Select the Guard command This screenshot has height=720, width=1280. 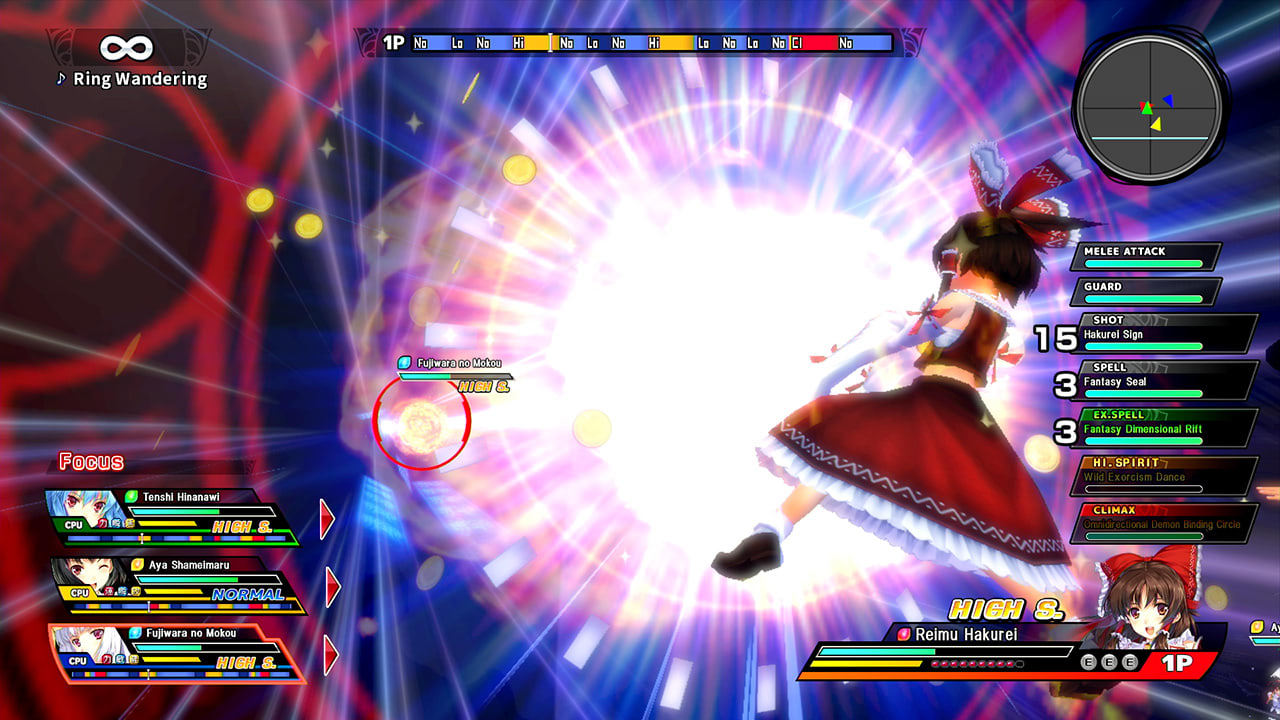click(1143, 289)
